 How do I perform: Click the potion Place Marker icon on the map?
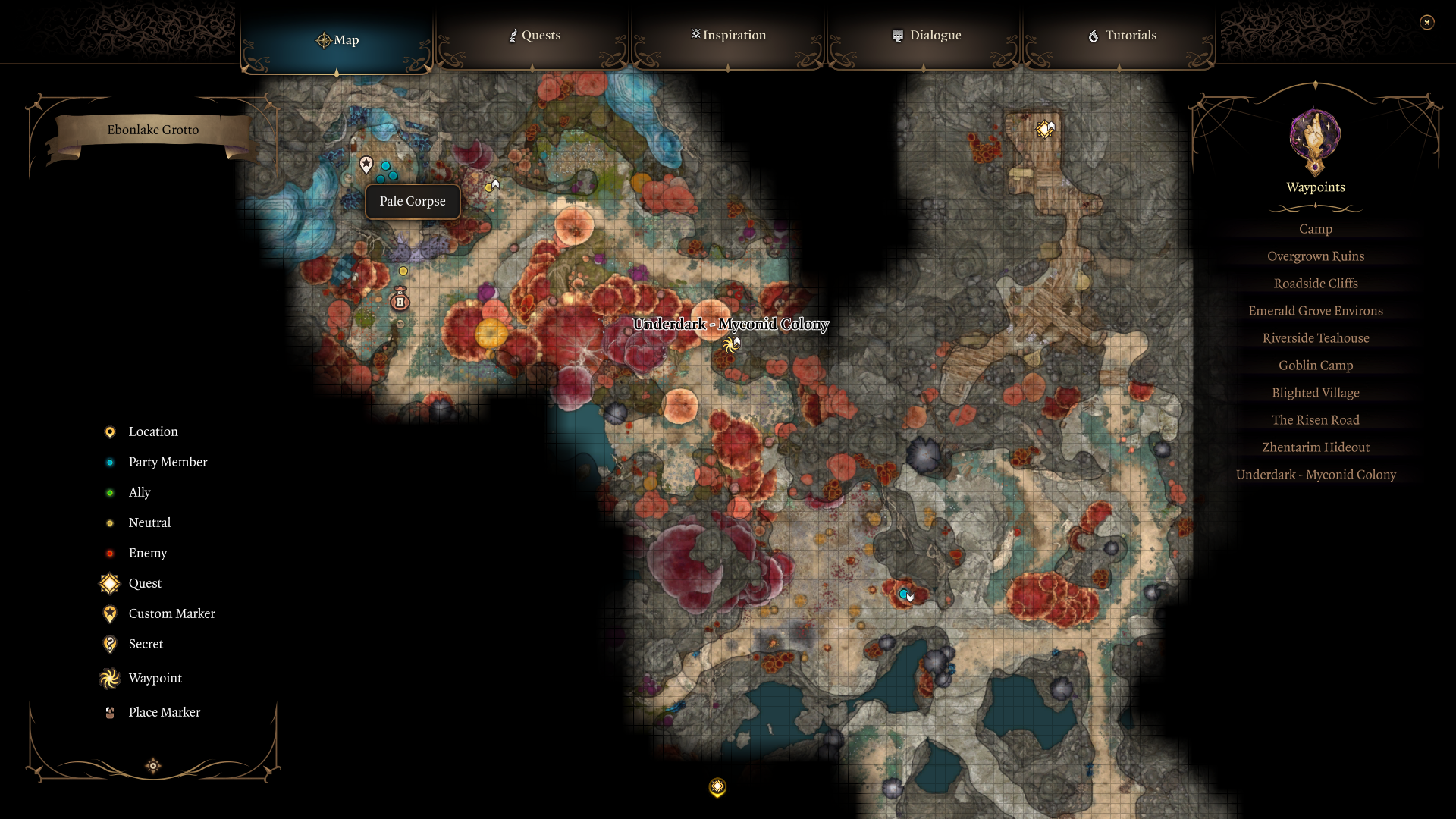[400, 300]
